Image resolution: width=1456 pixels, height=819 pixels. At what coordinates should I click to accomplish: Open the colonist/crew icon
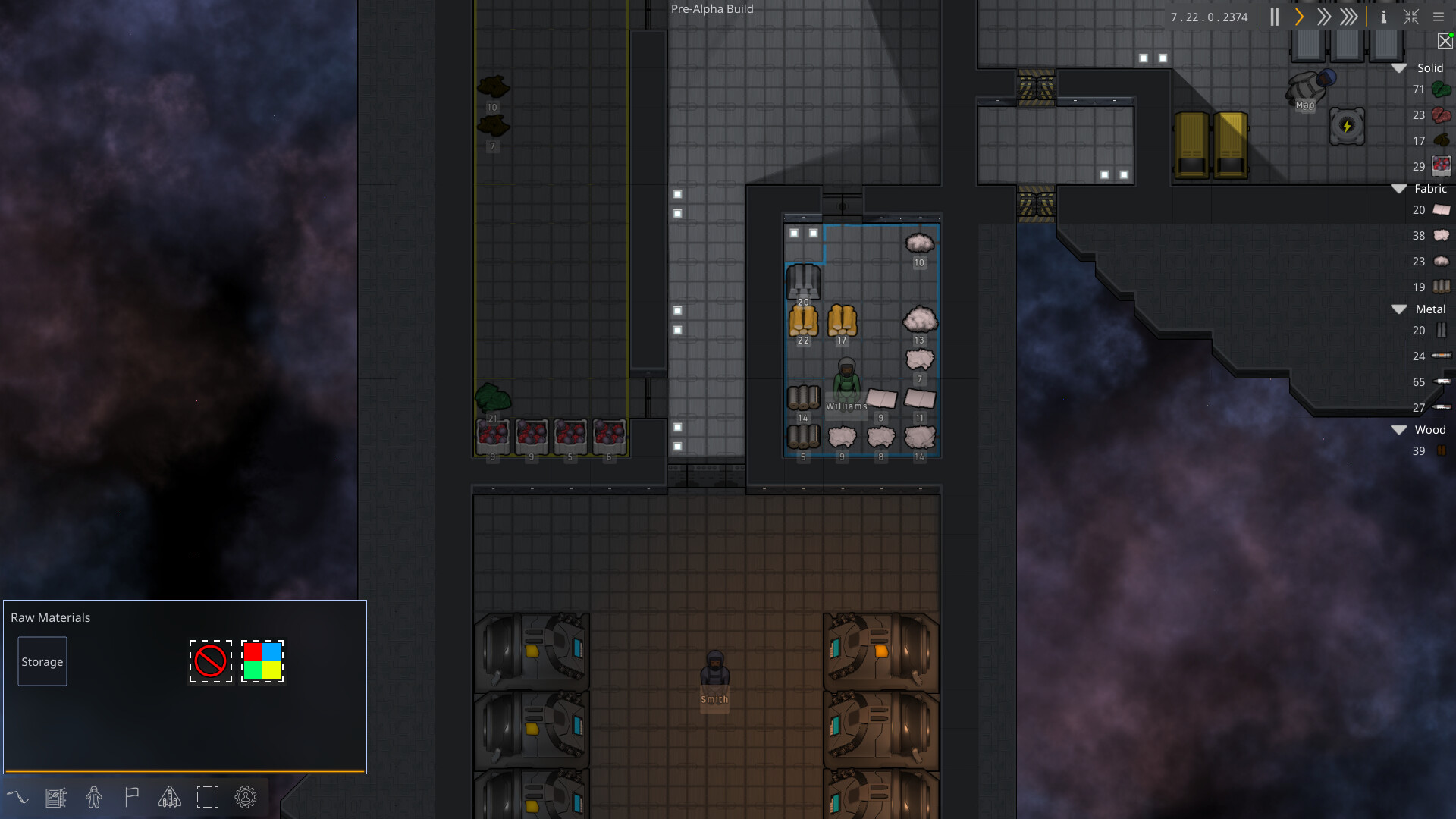point(94,797)
